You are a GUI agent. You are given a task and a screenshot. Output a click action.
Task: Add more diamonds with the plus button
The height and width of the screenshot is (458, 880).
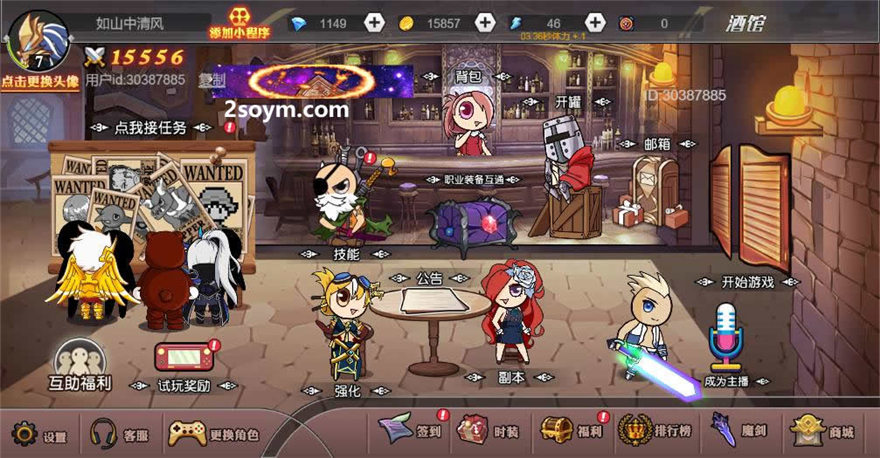pyautogui.click(x=373, y=23)
